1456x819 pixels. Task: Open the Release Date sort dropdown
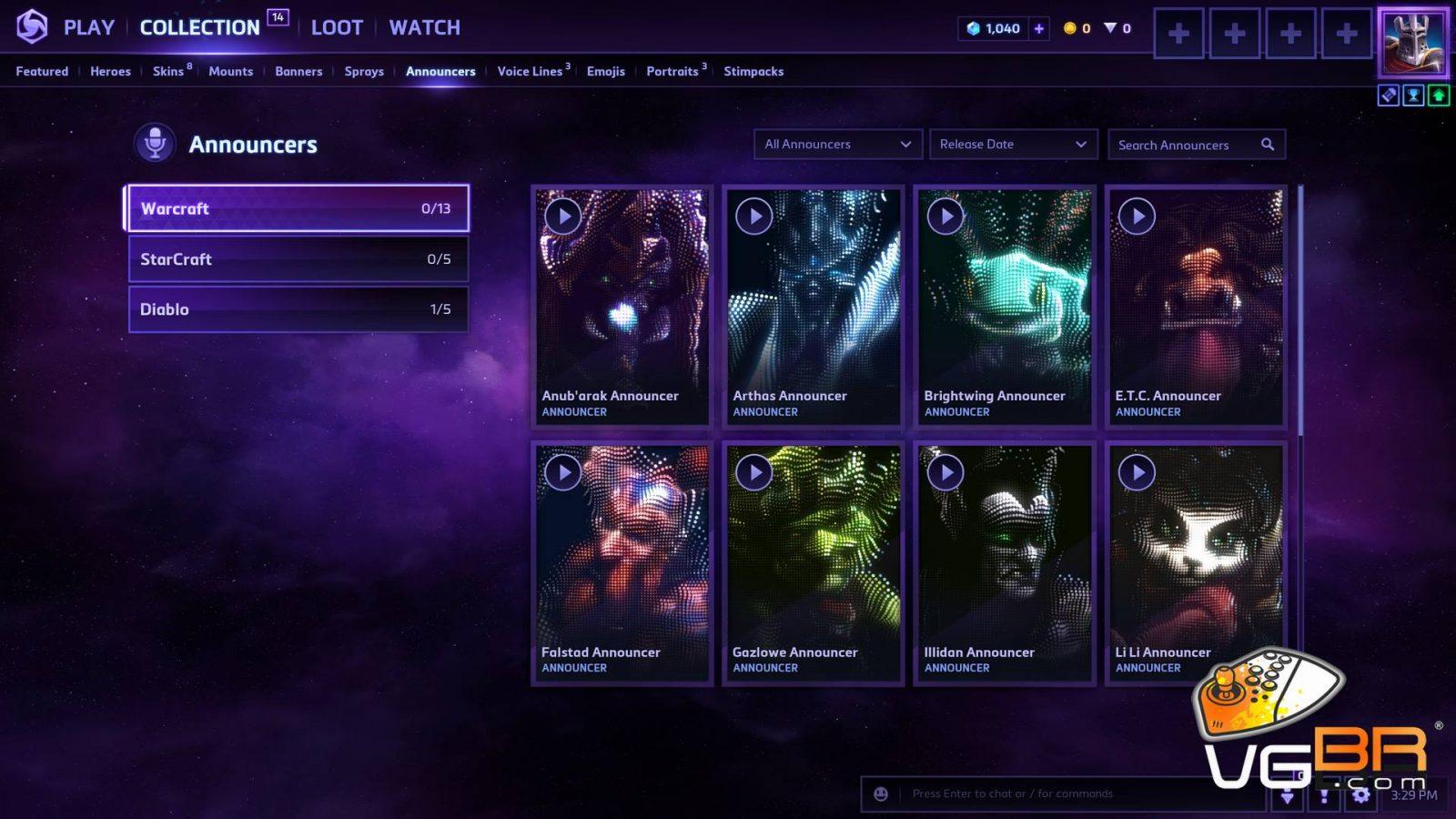(x=1012, y=144)
